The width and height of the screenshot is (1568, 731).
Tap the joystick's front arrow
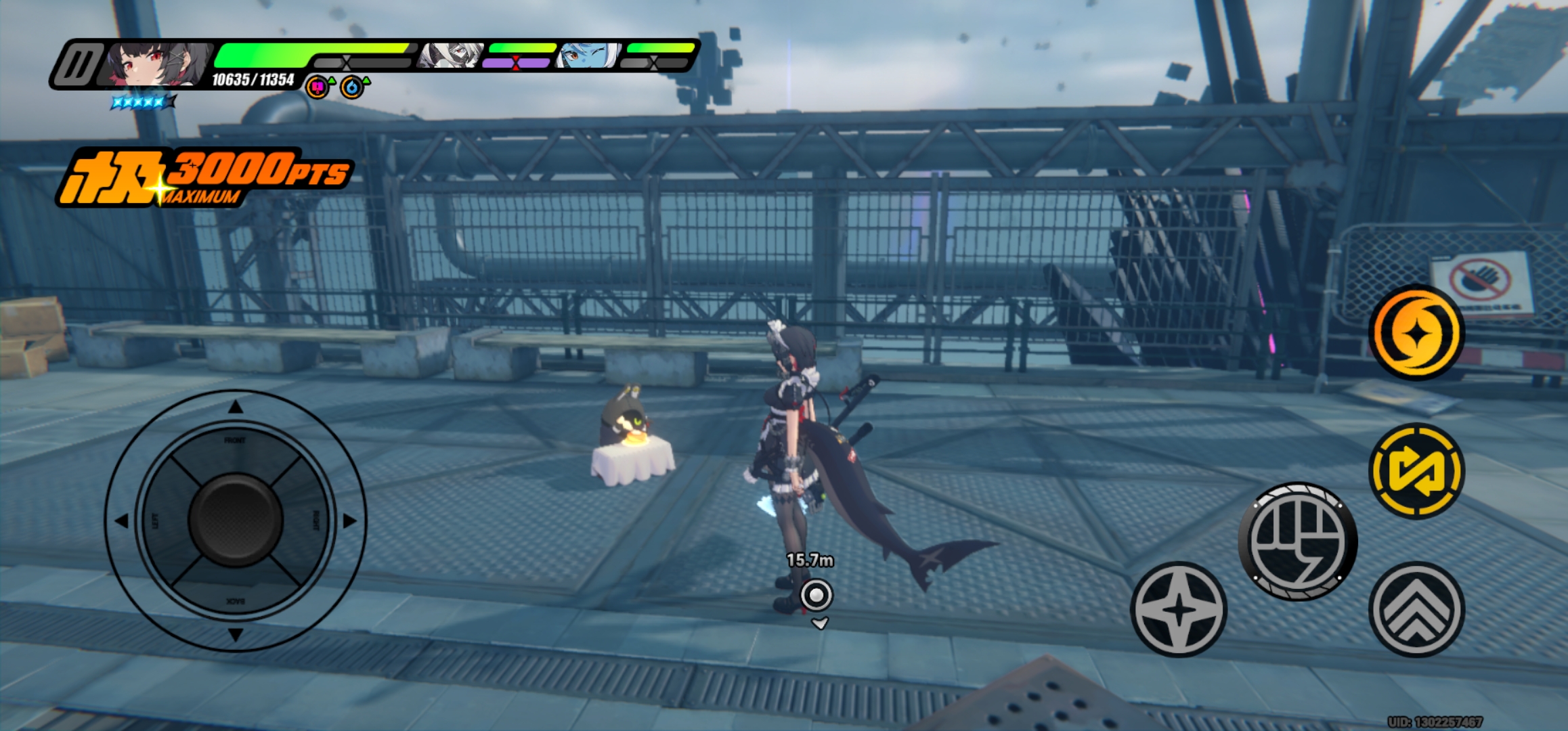coord(235,407)
